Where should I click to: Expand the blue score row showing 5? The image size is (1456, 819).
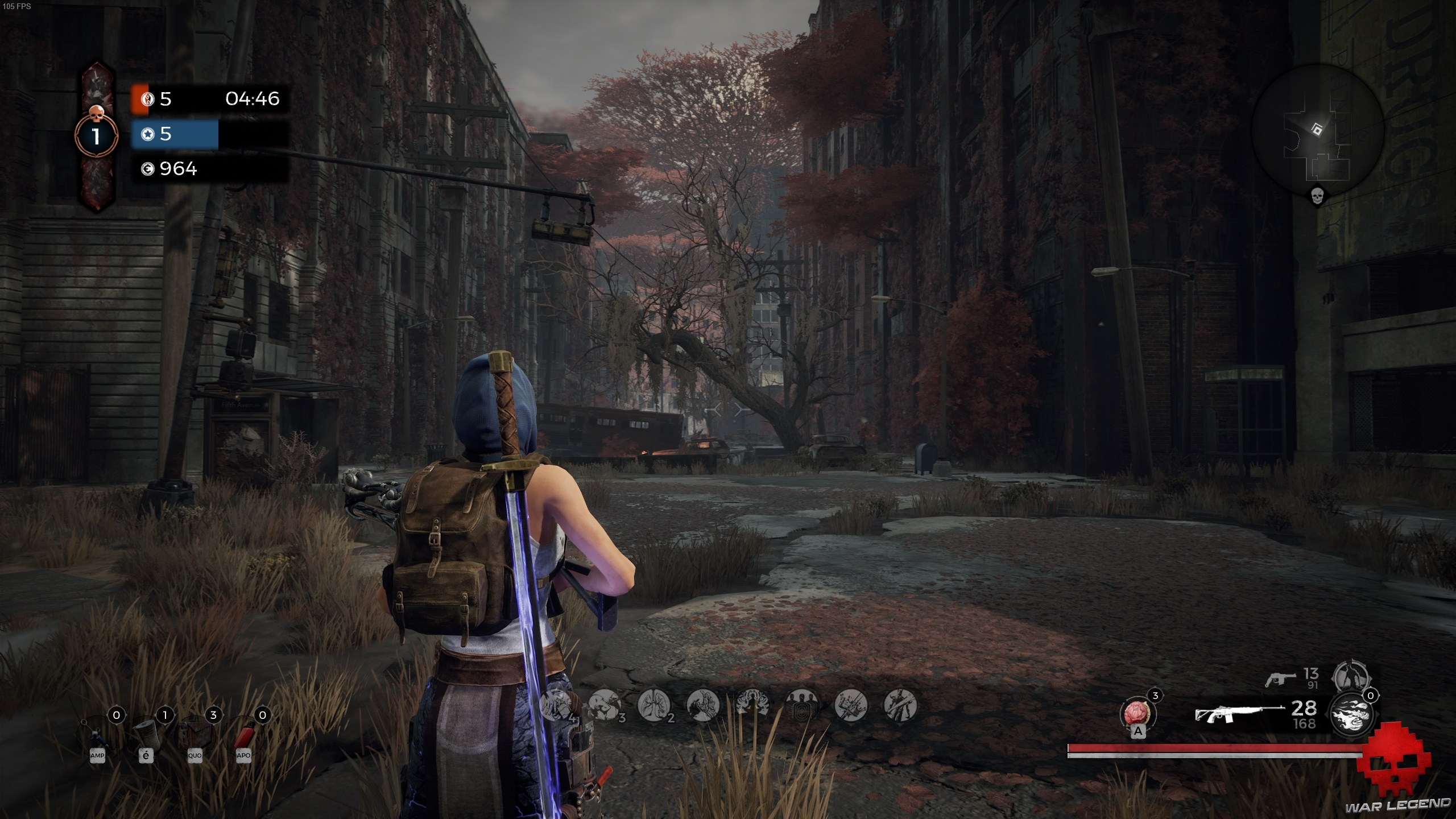[x=175, y=135]
